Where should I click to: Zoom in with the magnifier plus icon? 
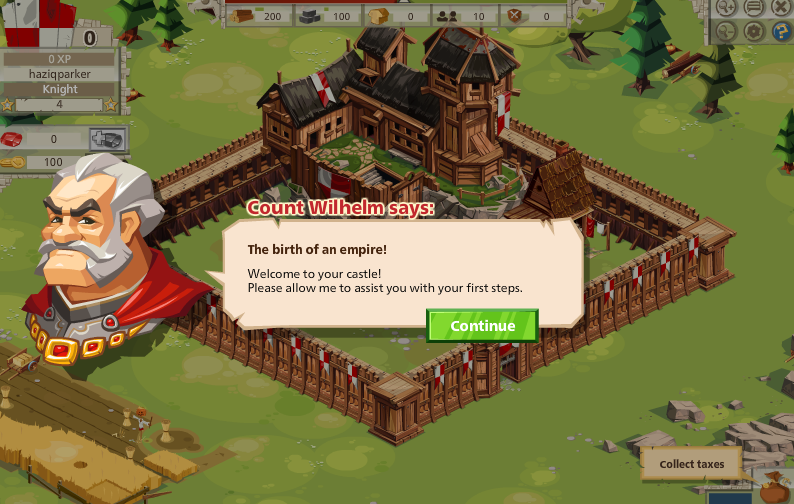(x=726, y=7)
